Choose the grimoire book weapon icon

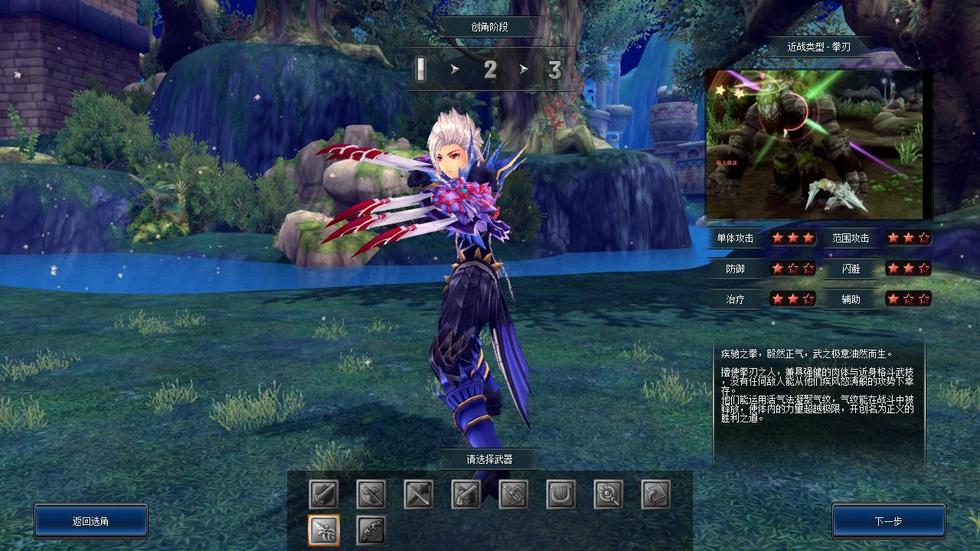point(655,494)
